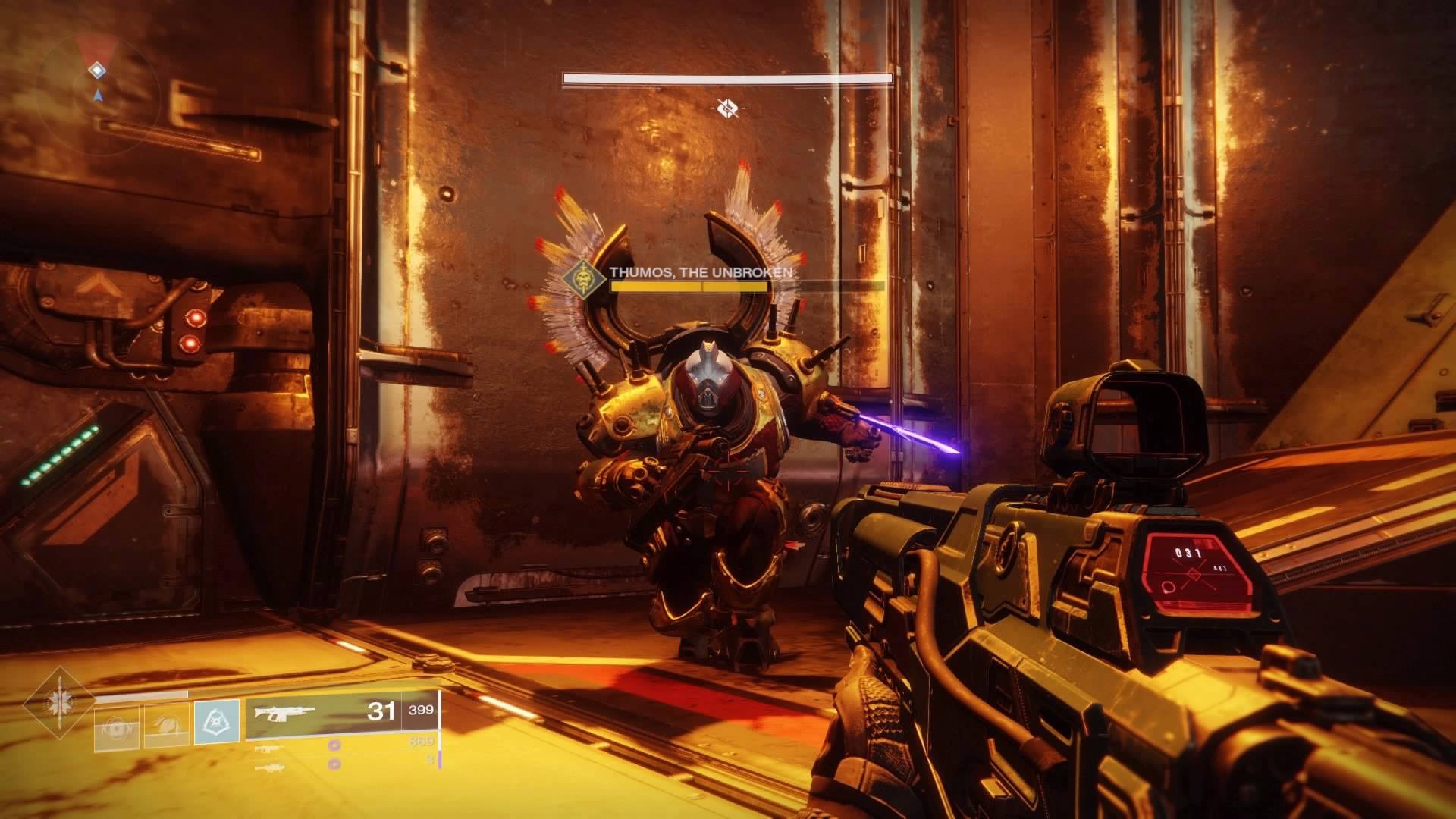This screenshot has height=819, width=1456.
Task: Click the melee ability icon
Action: click(x=167, y=726)
